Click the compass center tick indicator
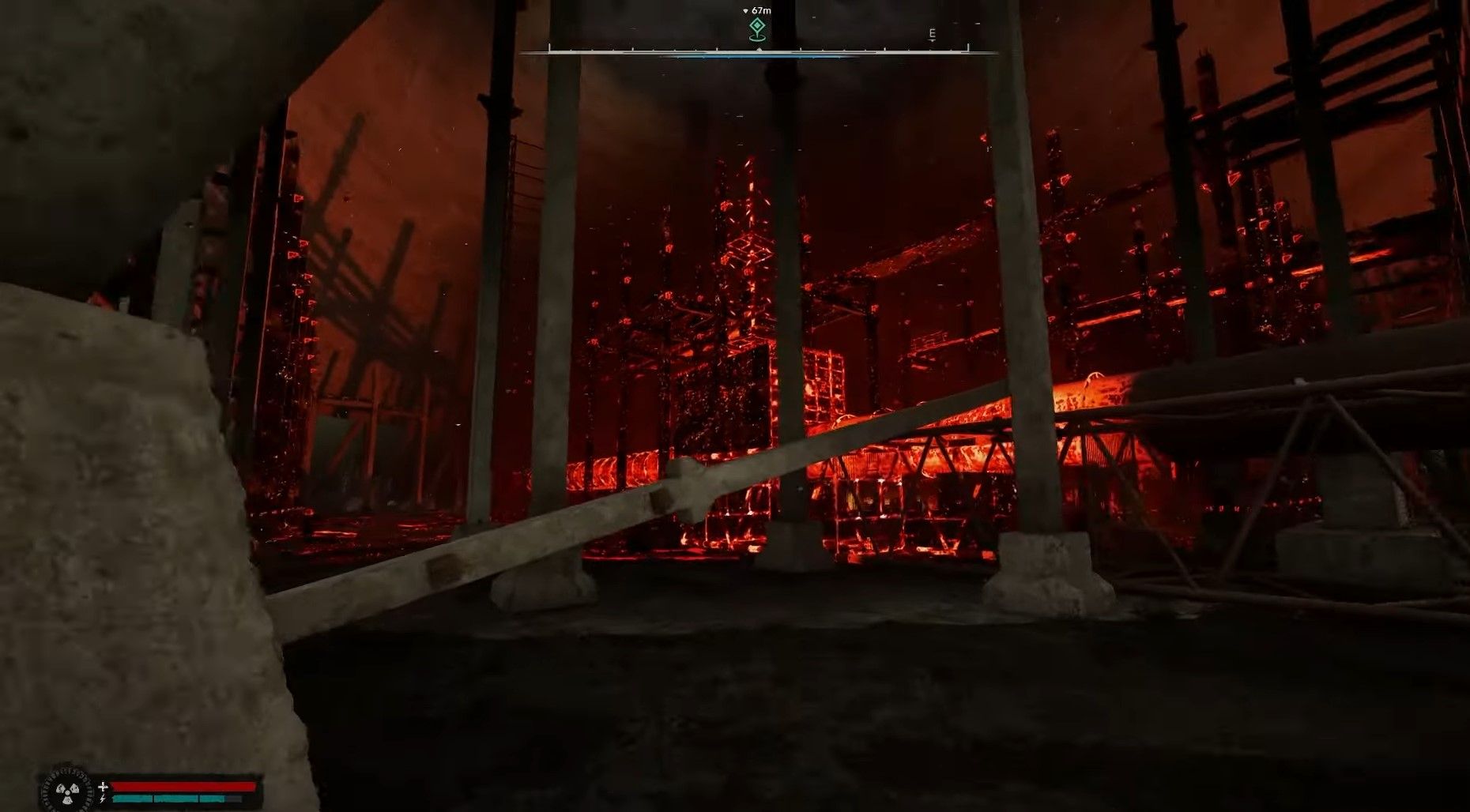This screenshot has height=812, width=1470. pos(758,48)
